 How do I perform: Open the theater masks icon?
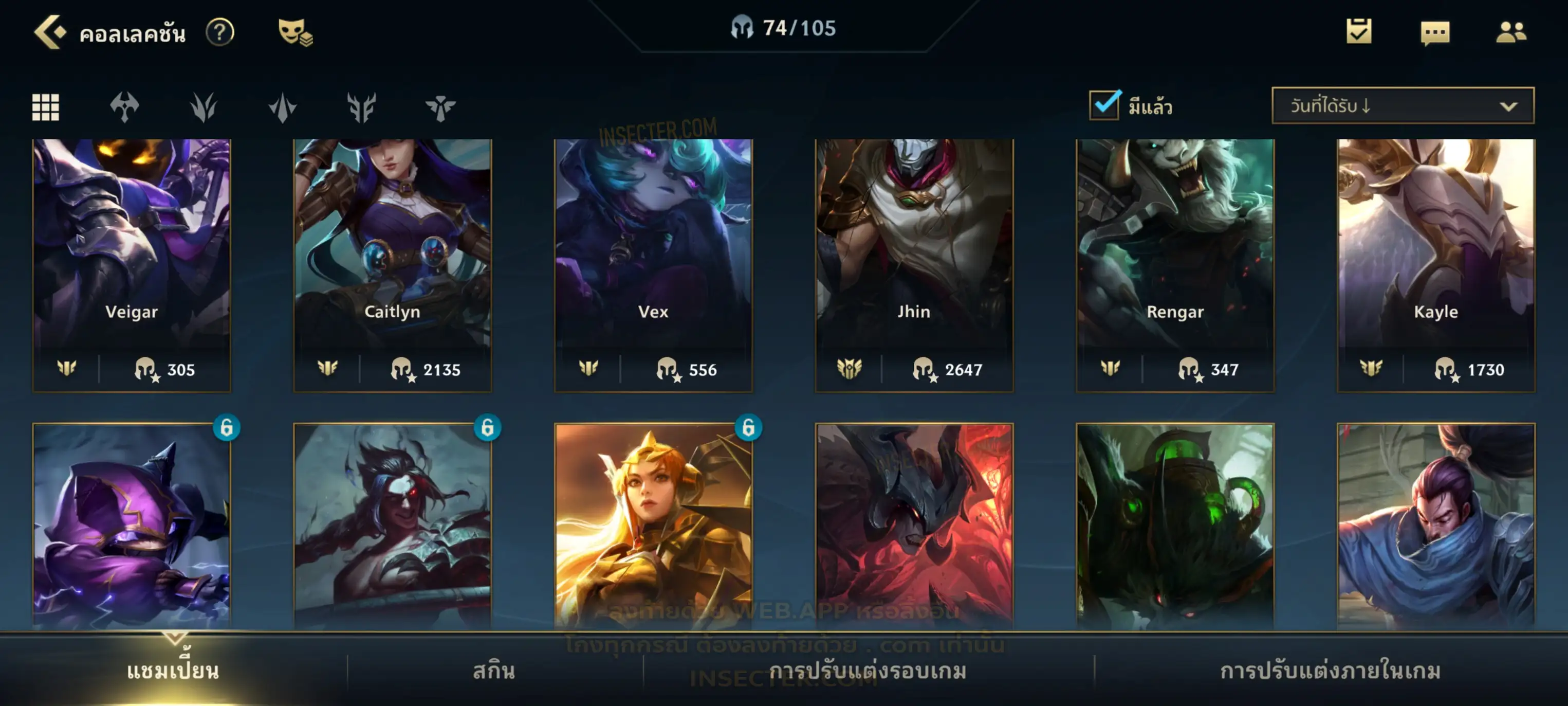point(294,32)
